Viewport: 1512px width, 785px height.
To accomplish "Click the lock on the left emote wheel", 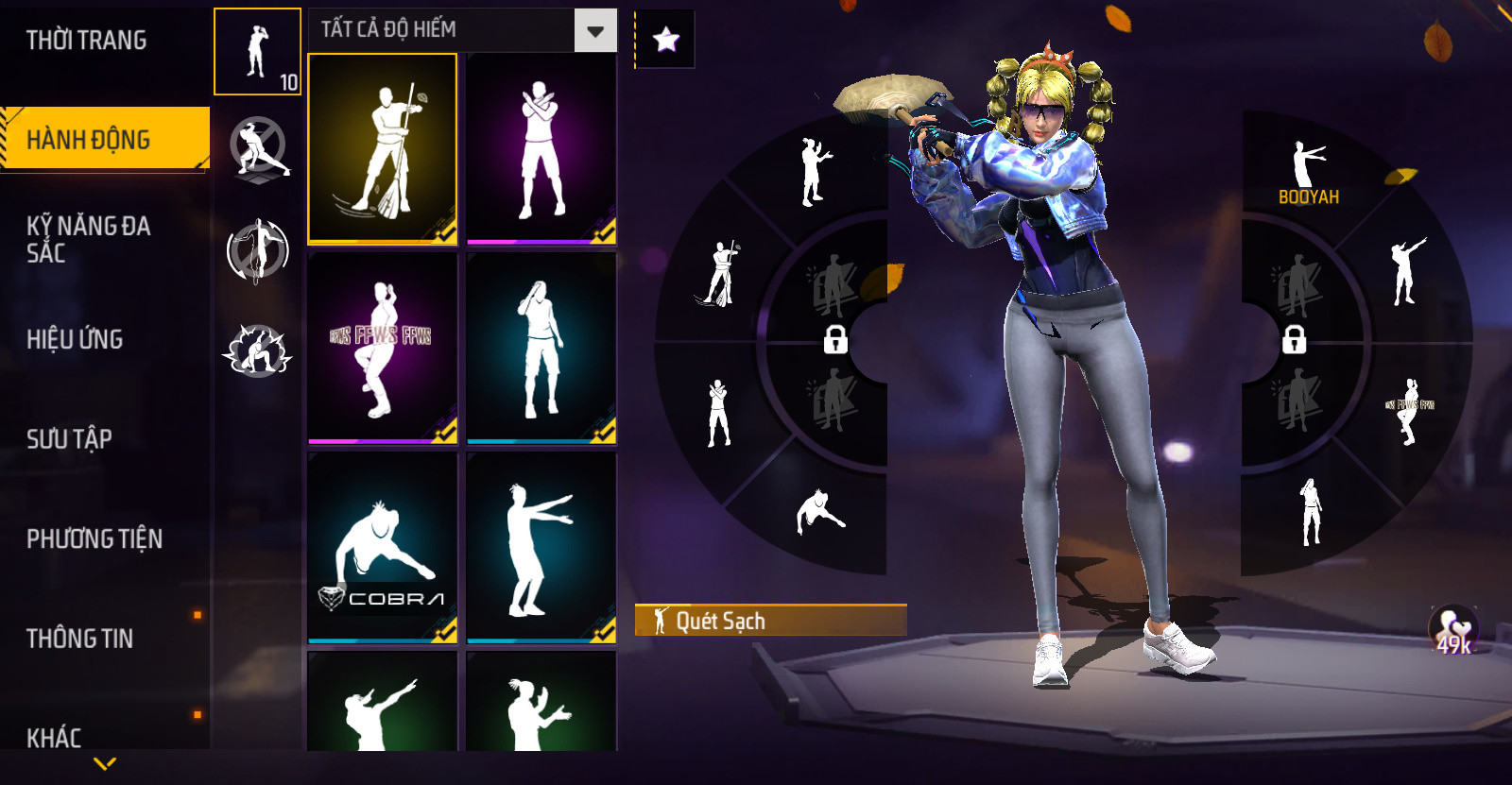I will (x=835, y=338).
